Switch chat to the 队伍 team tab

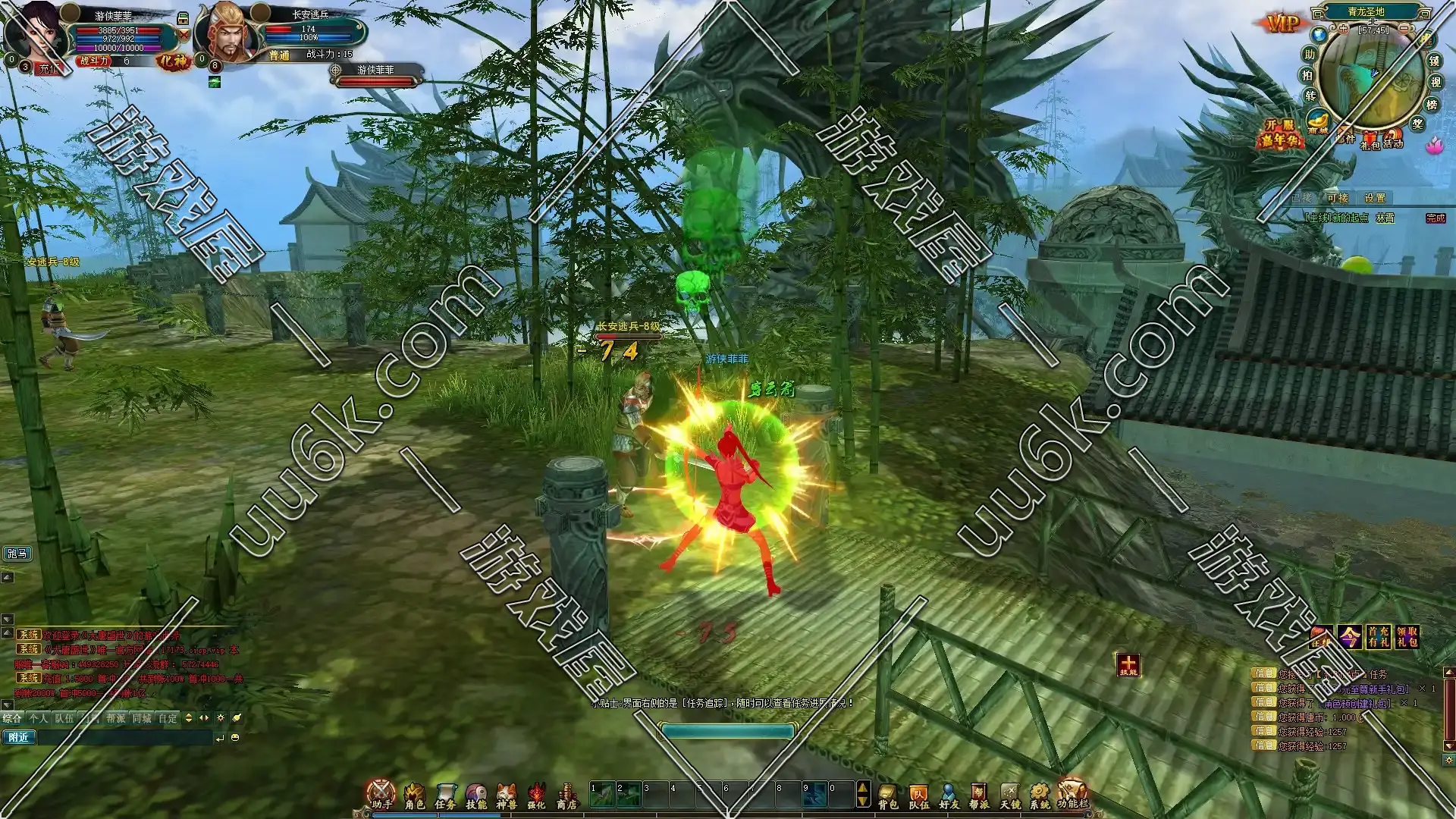click(64, 718)
